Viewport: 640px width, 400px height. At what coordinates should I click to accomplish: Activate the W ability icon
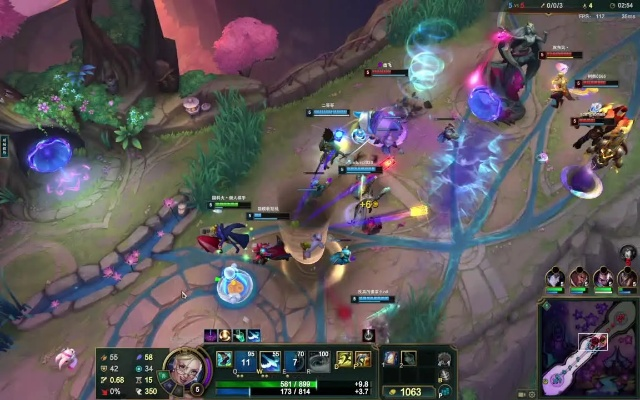click(270, 361)
